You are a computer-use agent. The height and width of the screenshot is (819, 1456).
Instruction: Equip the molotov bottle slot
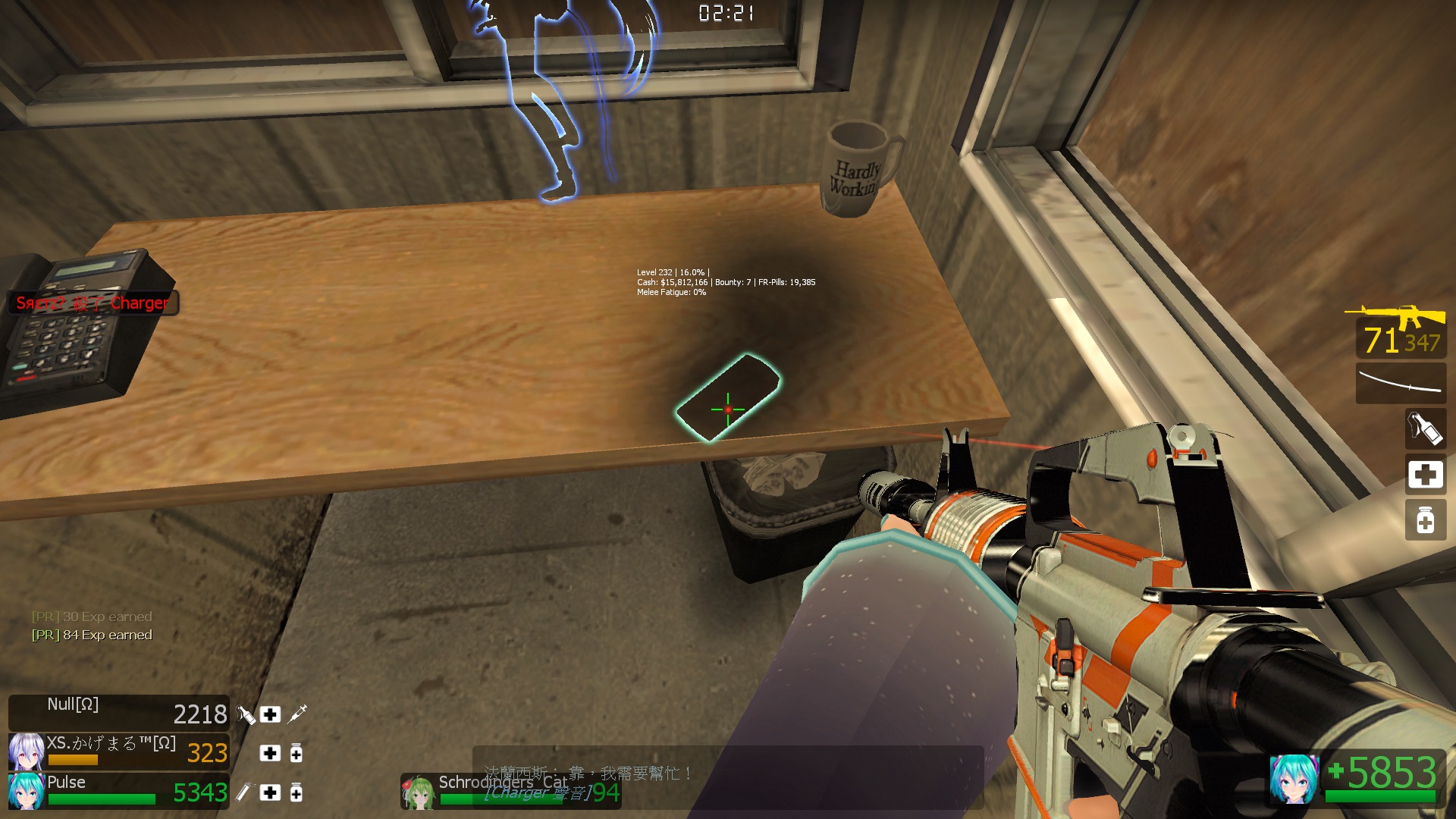click(1424, 428)
